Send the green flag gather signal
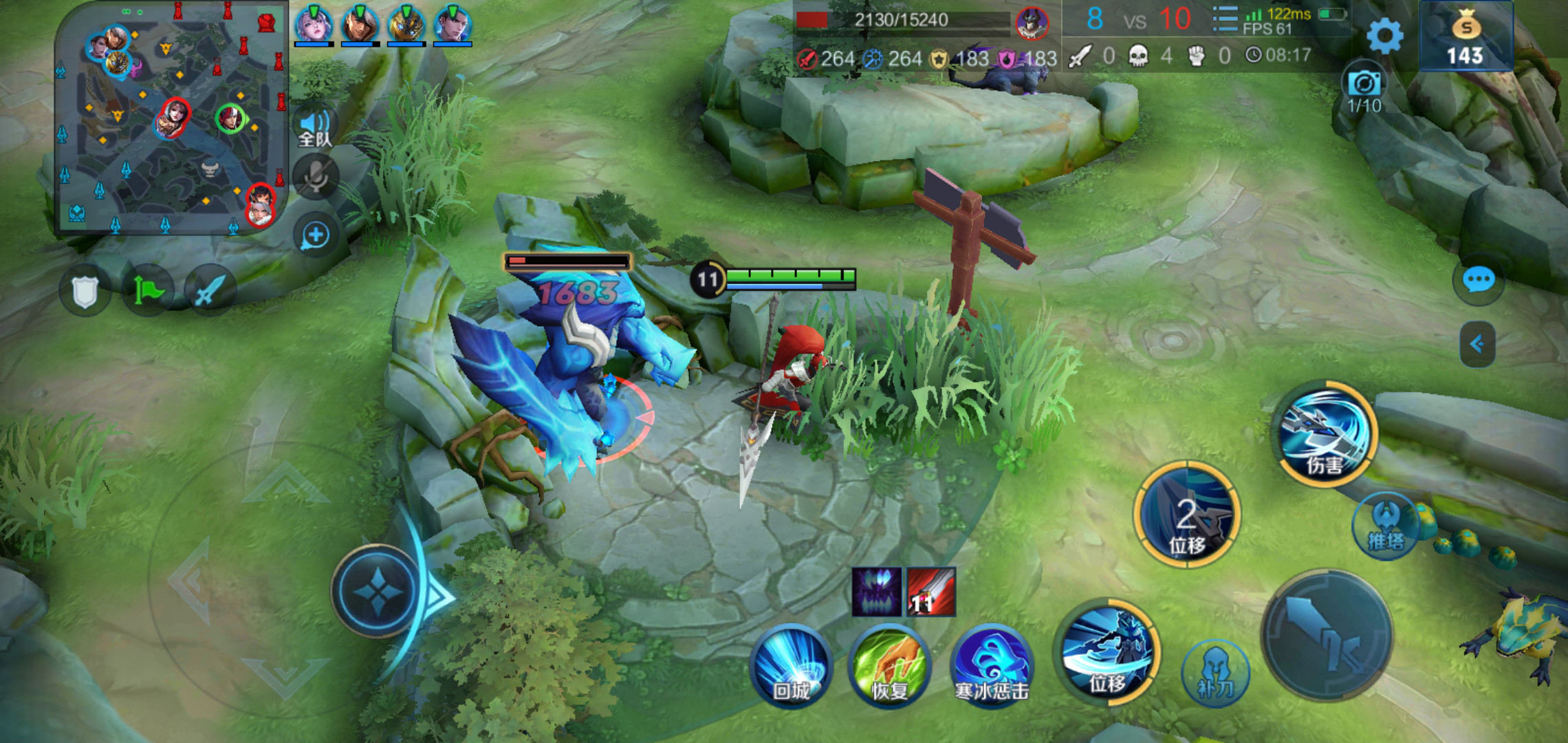The image size is (1568, 743). click(148, 290)
